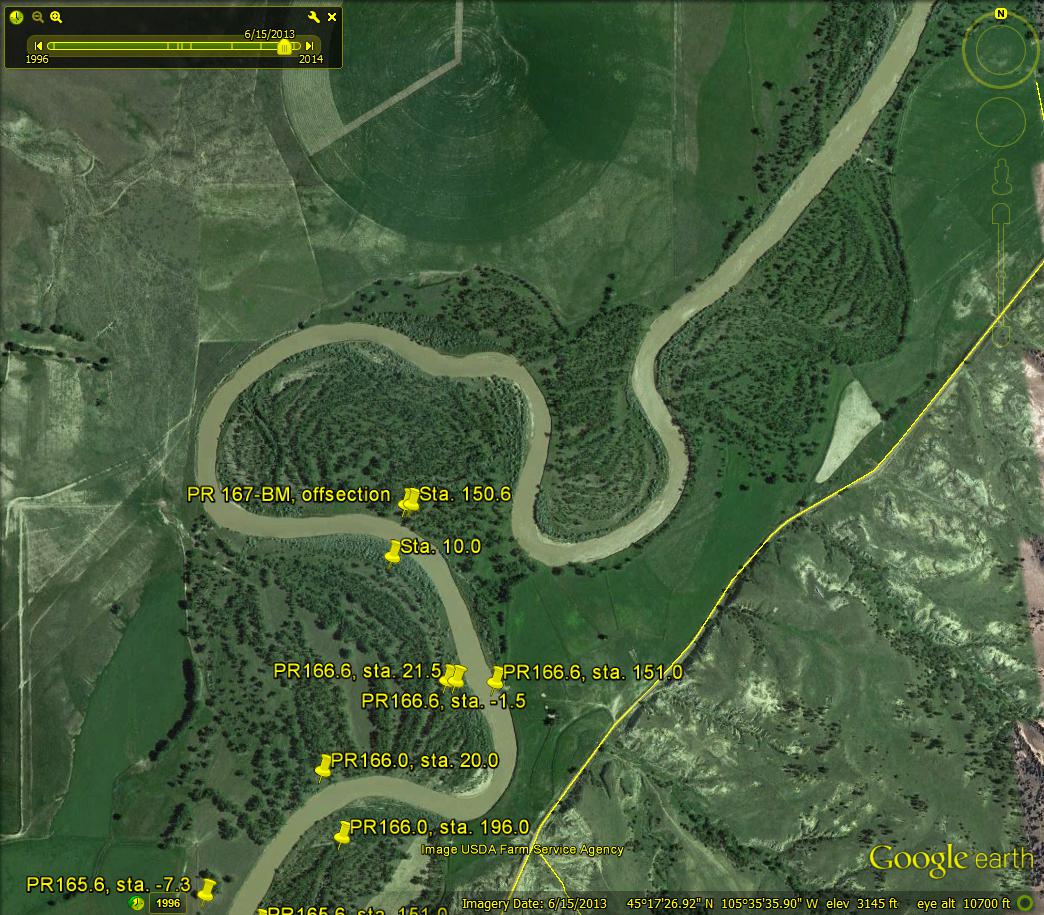Click the time slider thumb at 6/15/2013
The image size is (1044, 915).
click(284, 47)
